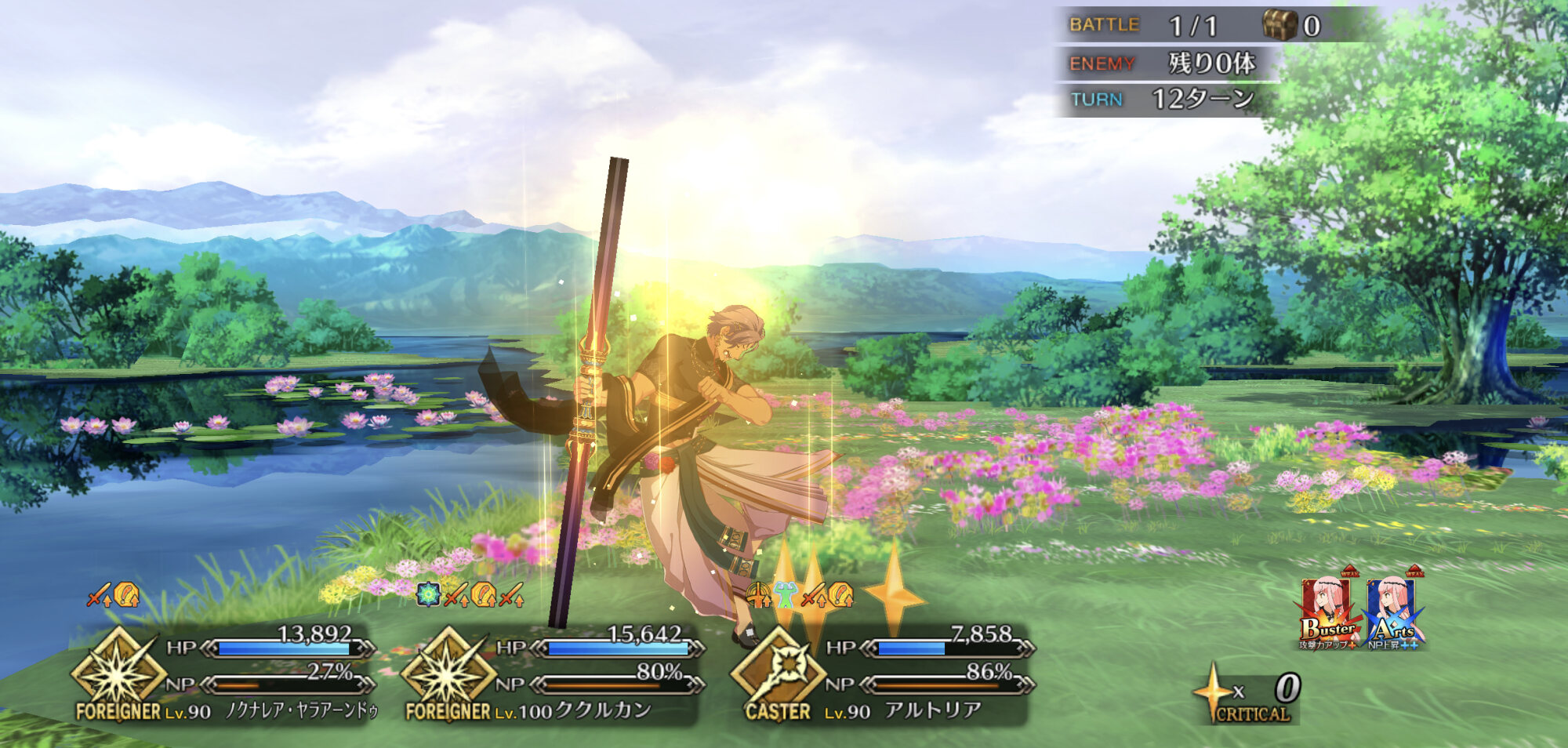The height and width of the screenshot is (748, 1568).
Task: Select the Caster Altria status panel
Action: pyautogui.click(x=880, y=676)
